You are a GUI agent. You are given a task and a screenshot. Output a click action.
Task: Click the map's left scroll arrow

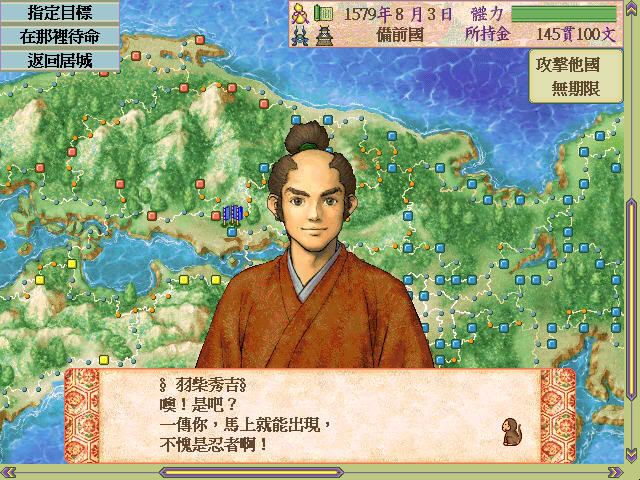click(x=7, y=470)
